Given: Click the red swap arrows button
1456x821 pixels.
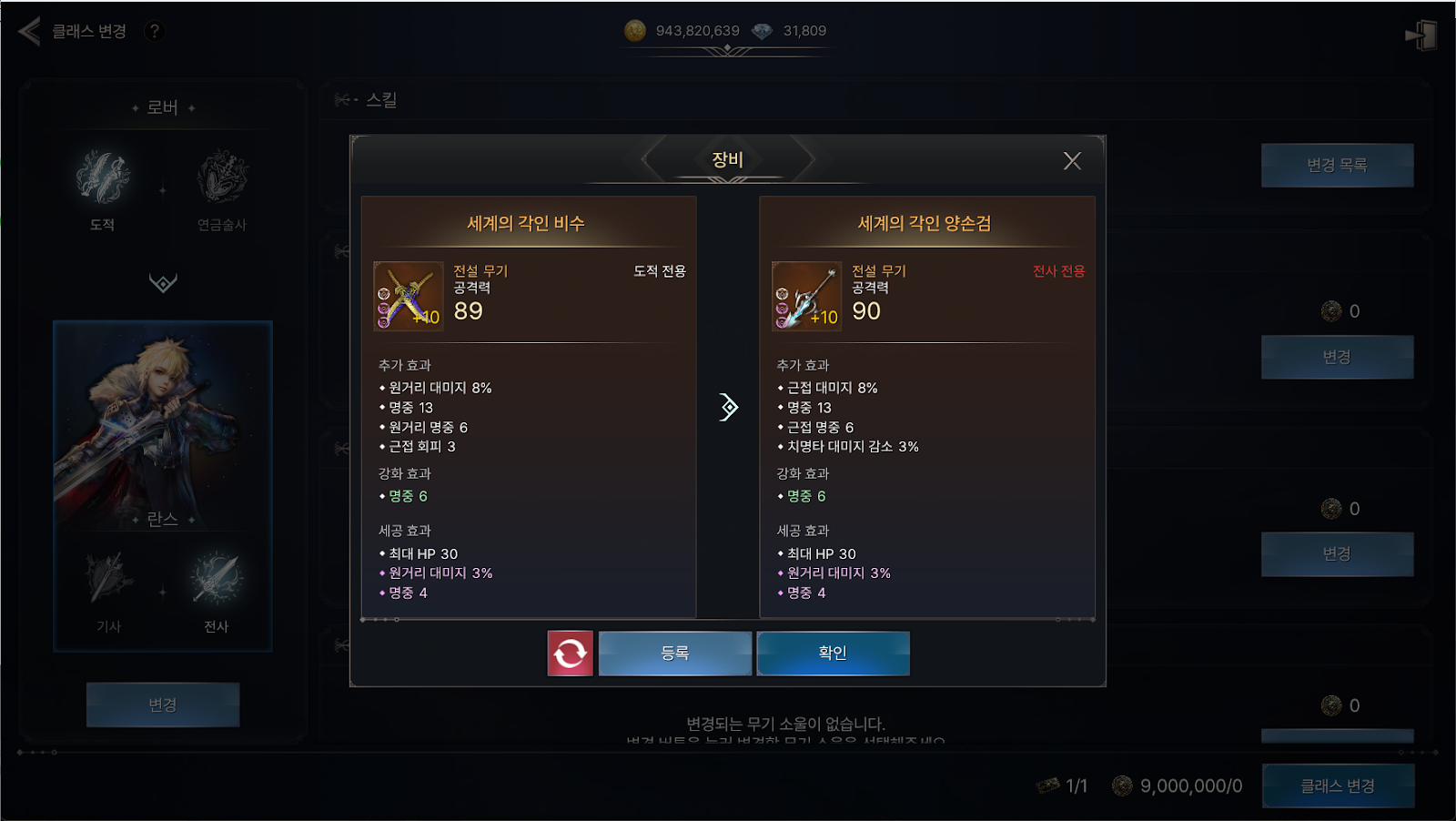Looking at the screenshot, I should (570, 653).
